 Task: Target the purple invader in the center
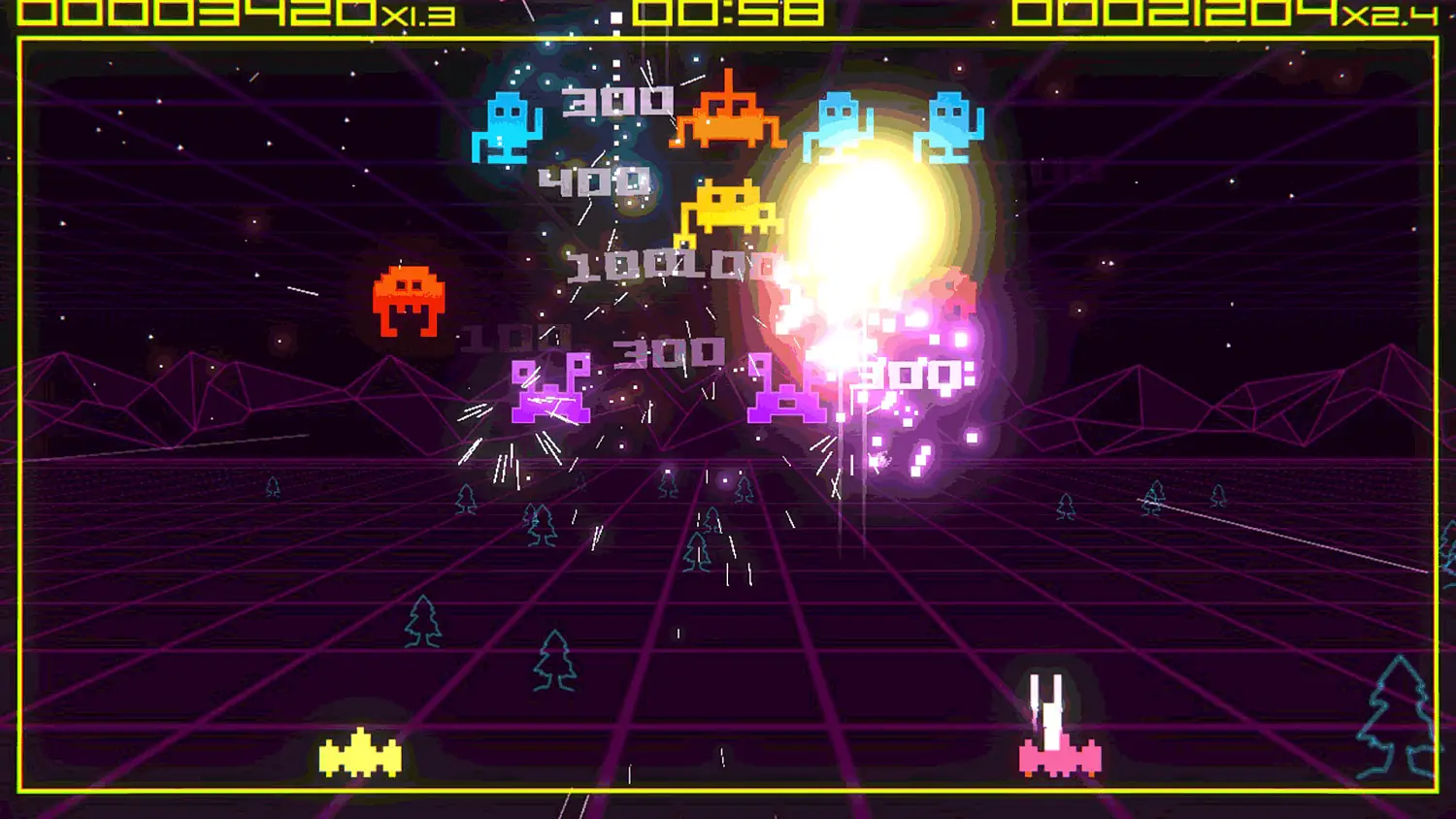(548, 388)
